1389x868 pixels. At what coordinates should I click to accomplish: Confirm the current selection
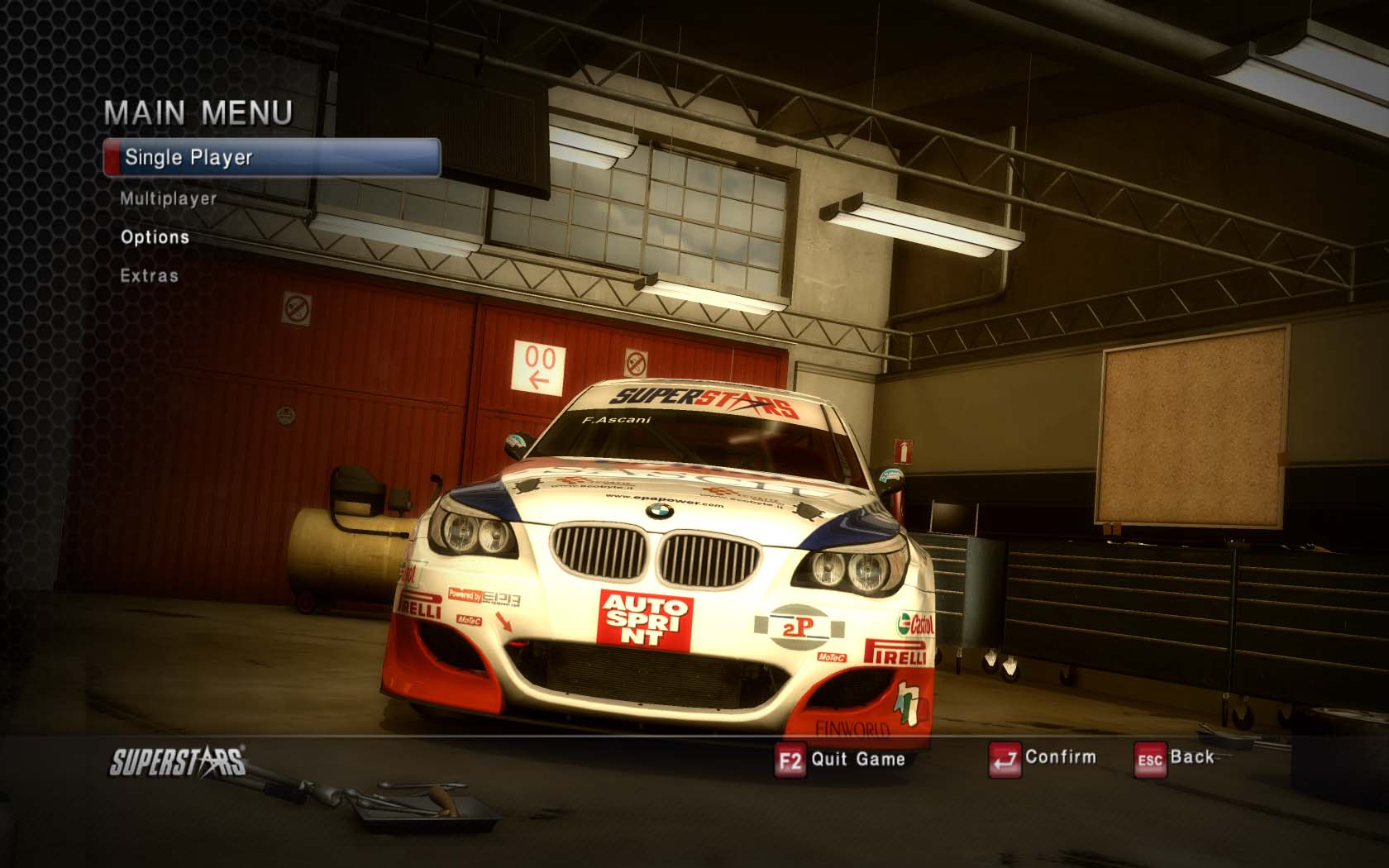pos(1043,757)
